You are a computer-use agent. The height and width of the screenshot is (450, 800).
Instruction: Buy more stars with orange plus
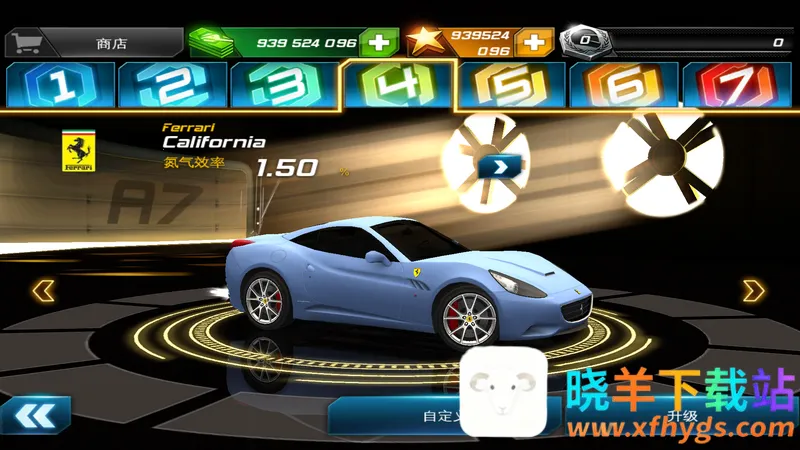coord(535,42)
